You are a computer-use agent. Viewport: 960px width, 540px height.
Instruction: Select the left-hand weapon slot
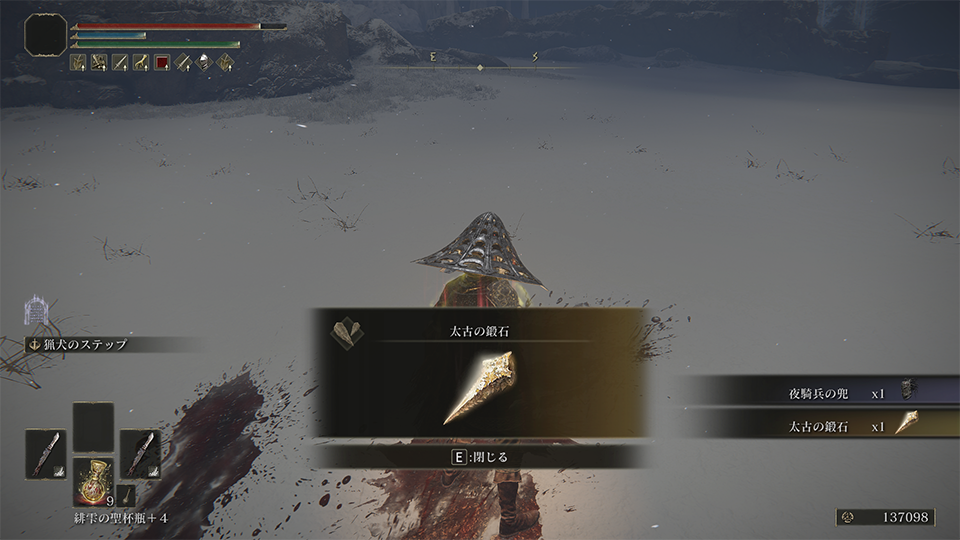[46, 452]
